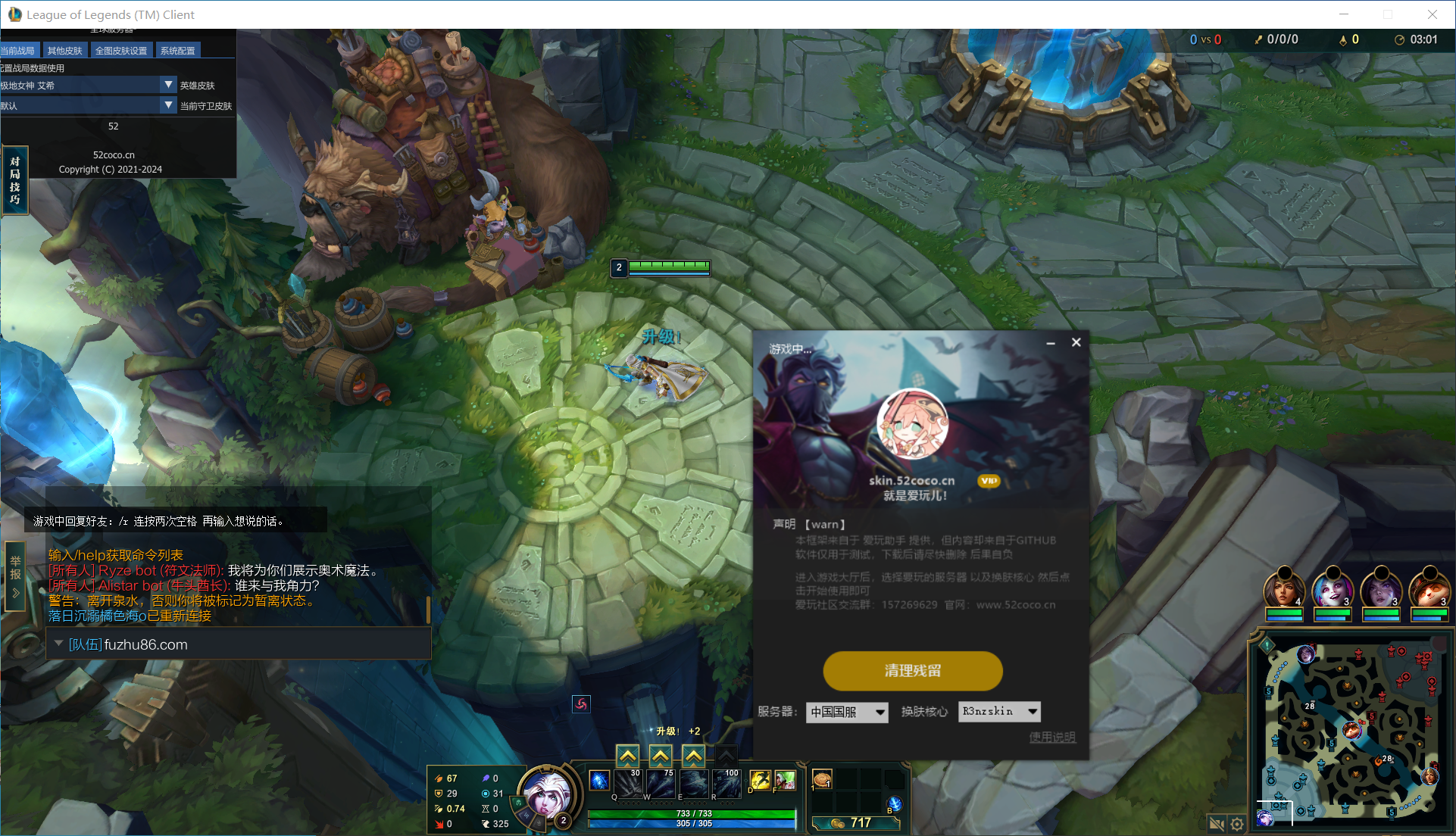Open settings with the gear icon
Screen dimensions: 1456x836
[x=1237, y=824]
